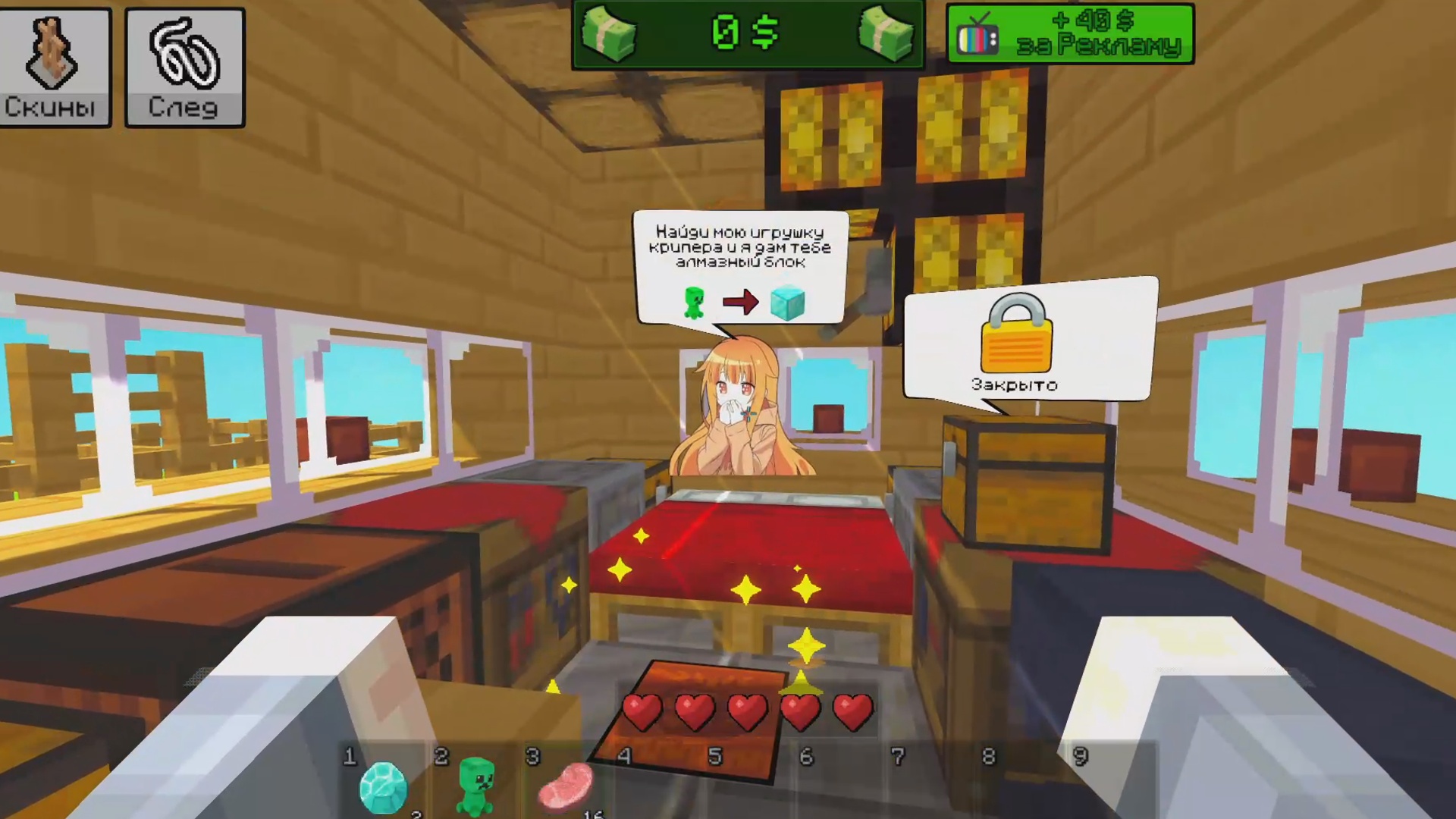Select the След (Trail) feature
This screenshot has width=1456, height=819.
click(184, 67)
